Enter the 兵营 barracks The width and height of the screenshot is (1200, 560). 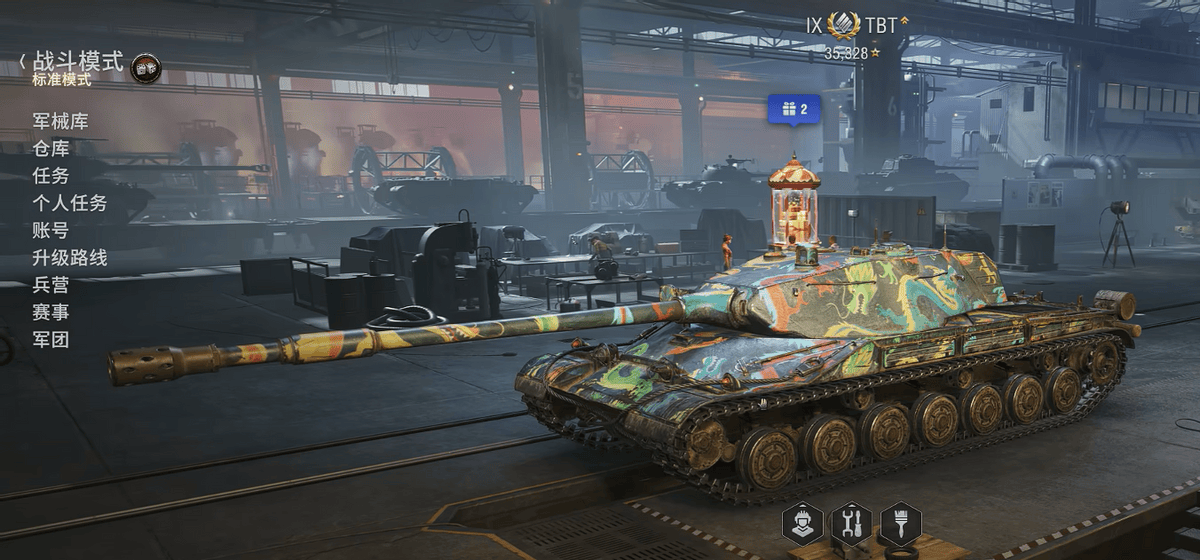(x=51, y=285)
